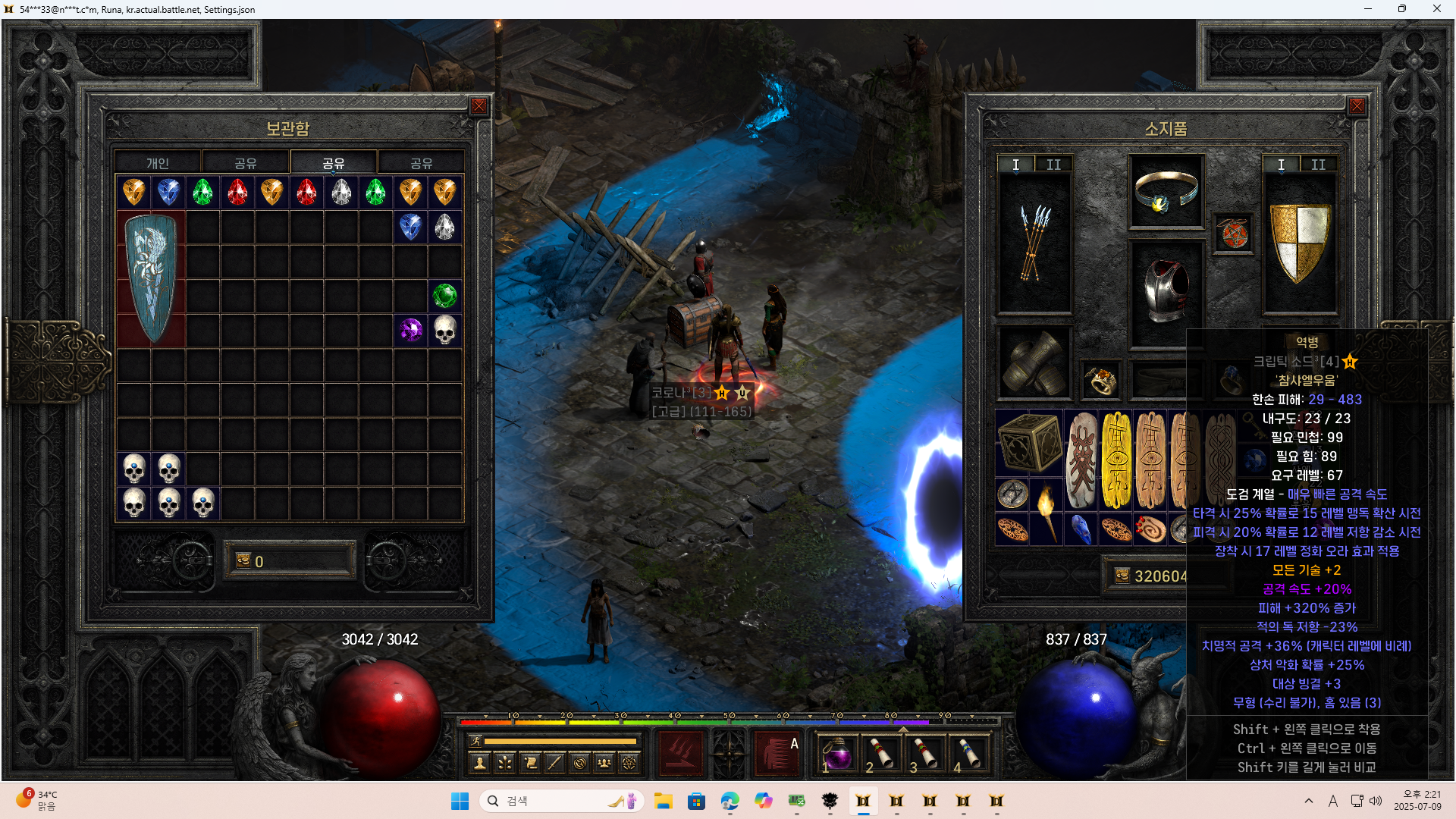Select the equipped gauntlets slot
The height and width of the screenshot is (819, 1456).
(1034, 363)
